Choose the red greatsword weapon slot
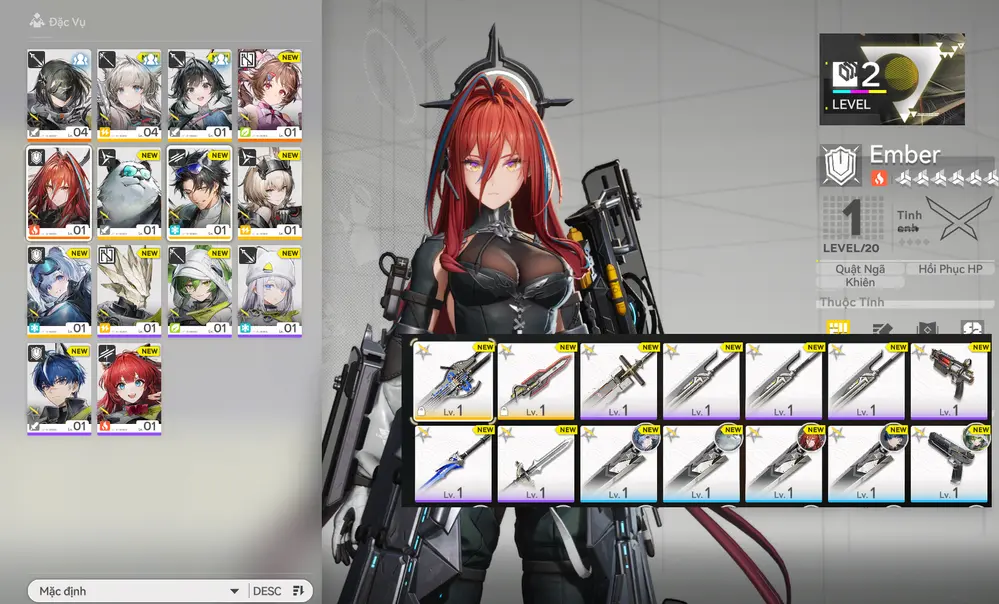This screenshot has height=604, width=999. click(535, 380)
